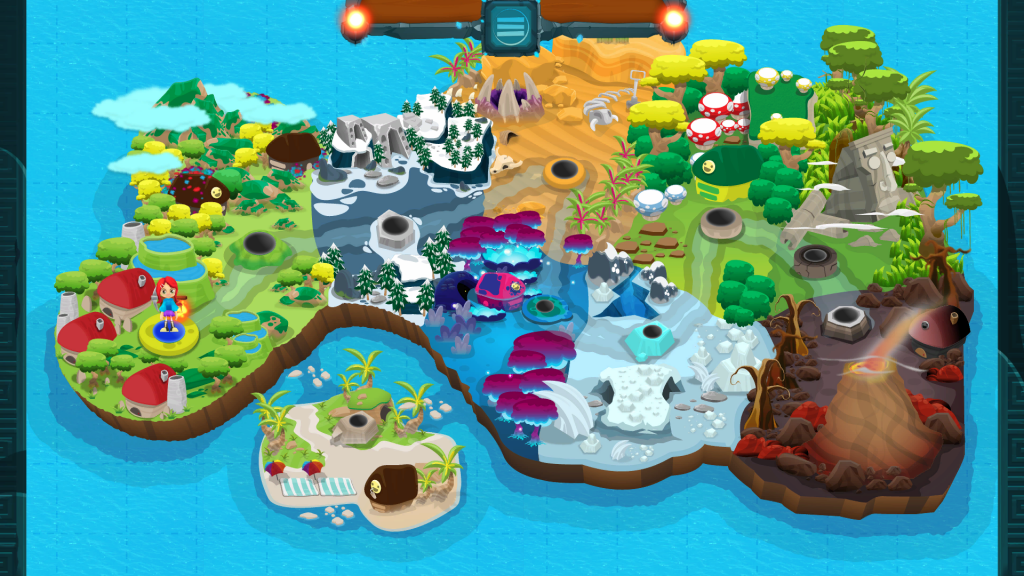Select the tan stone node in the jungle
The width and height of the screenshot is (1024, 576).
721,223
